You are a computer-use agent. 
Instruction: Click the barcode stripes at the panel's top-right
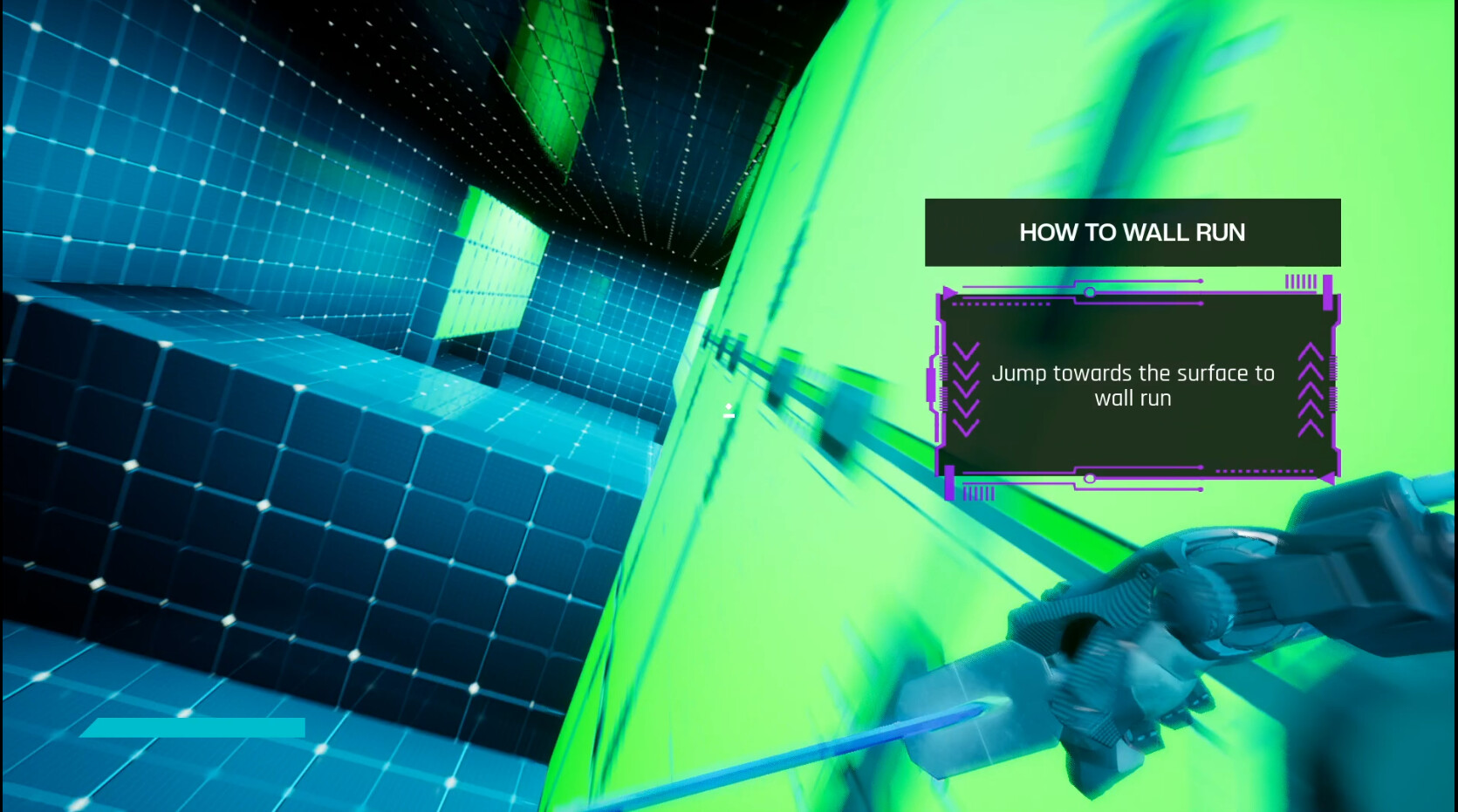pyautogui.click(x=1301, y=282)
